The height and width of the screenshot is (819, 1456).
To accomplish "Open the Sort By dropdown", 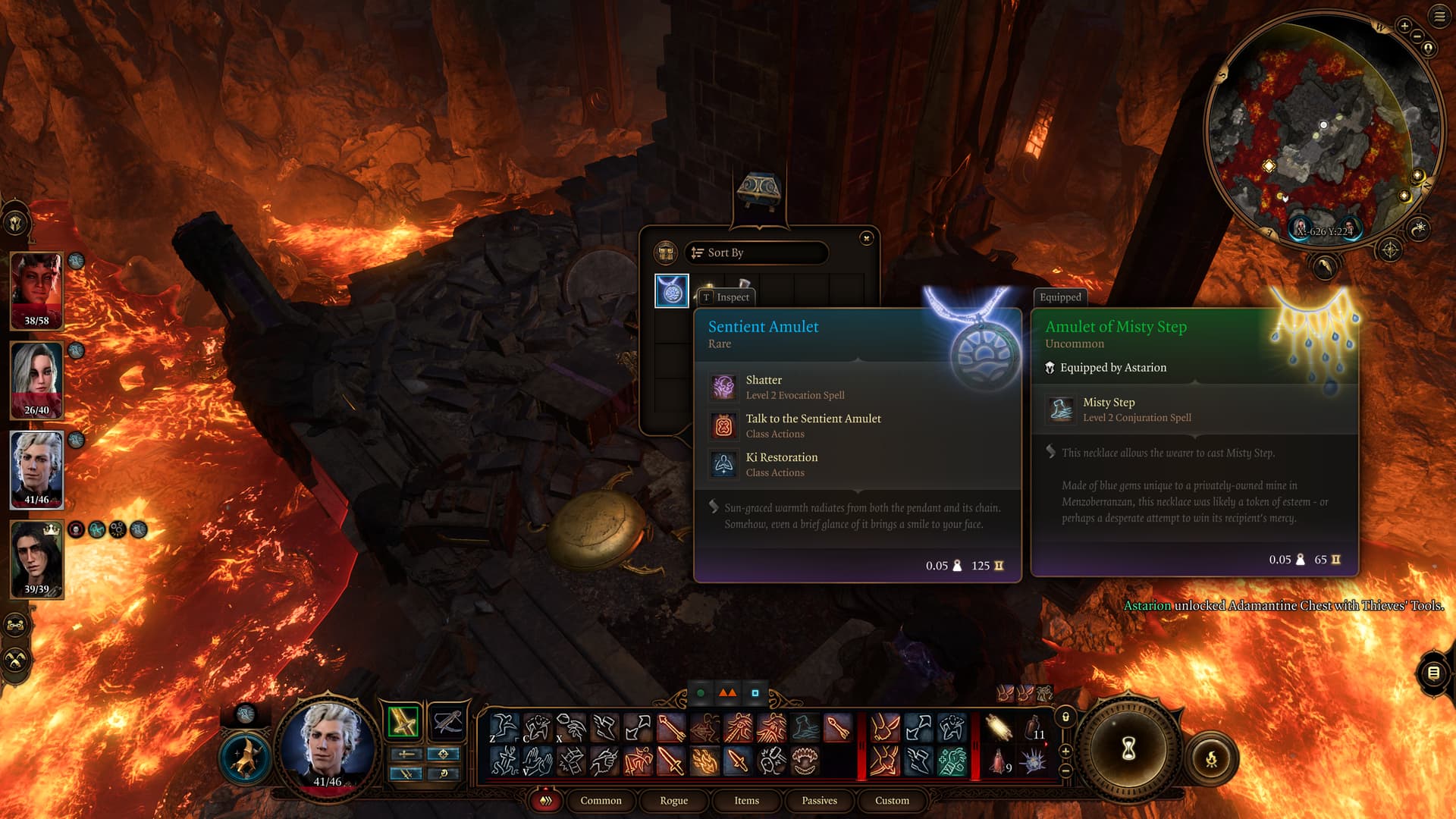I will click(755, 253).
